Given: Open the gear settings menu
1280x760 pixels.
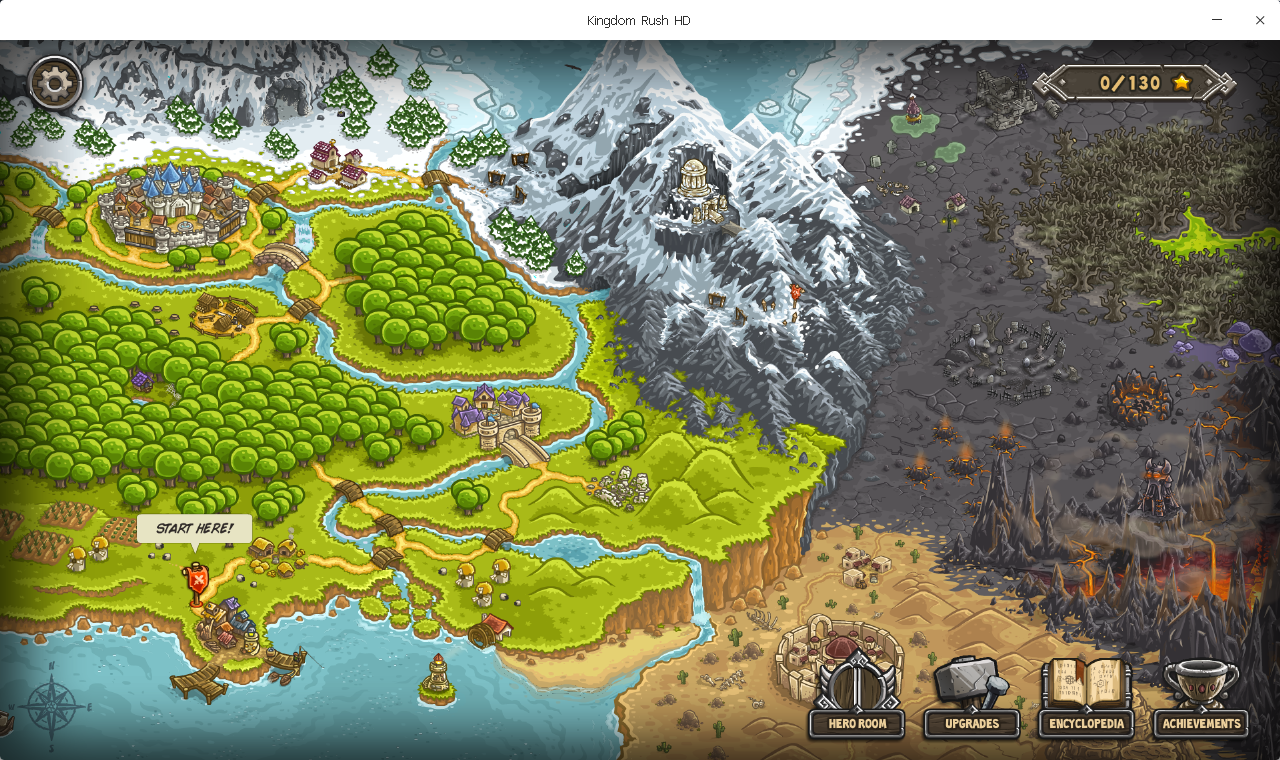Looking at the screenshot, I should click(55, 82).
